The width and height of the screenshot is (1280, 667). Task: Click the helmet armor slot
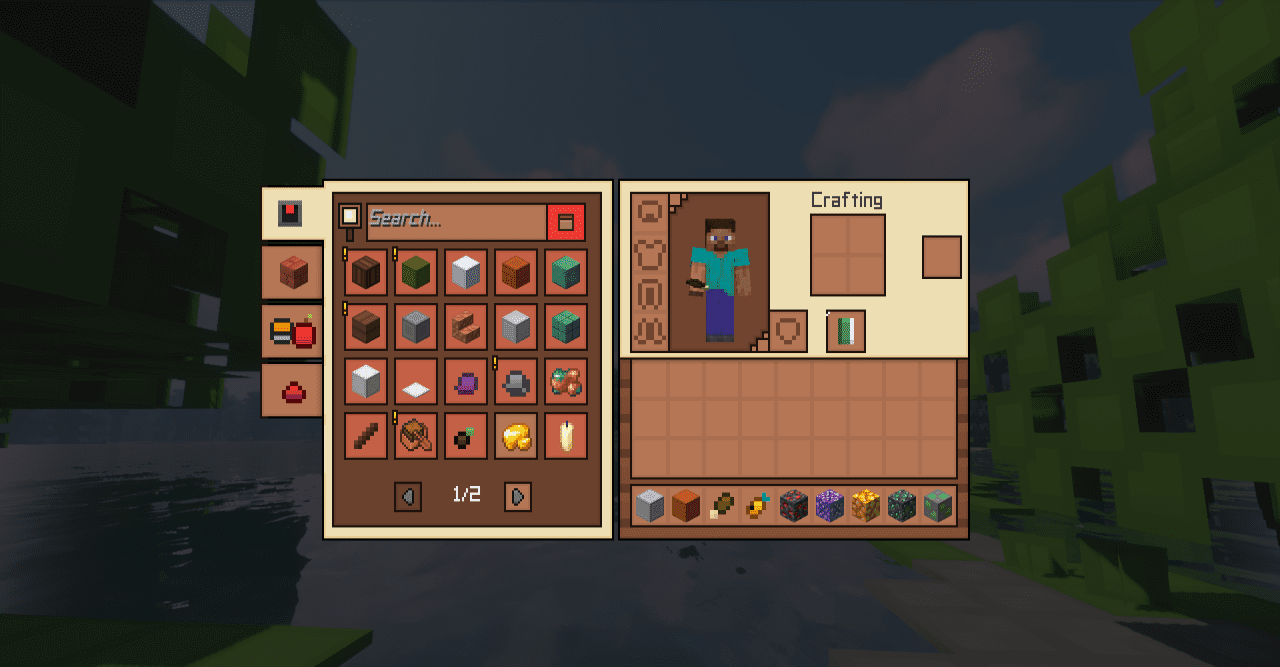pyautogui.click(x=650, y=213)
